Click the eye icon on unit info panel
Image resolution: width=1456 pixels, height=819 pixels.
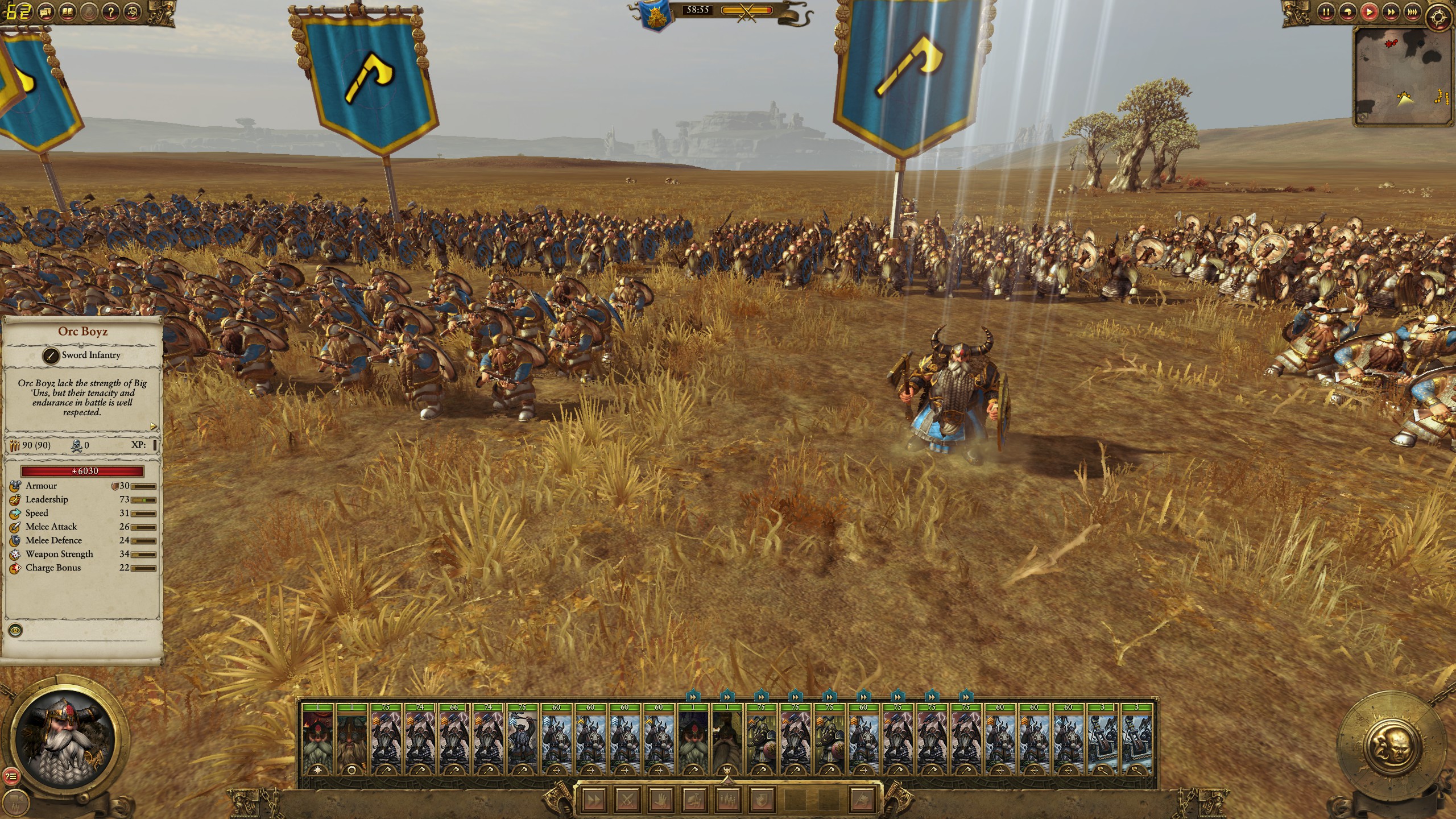16,630
